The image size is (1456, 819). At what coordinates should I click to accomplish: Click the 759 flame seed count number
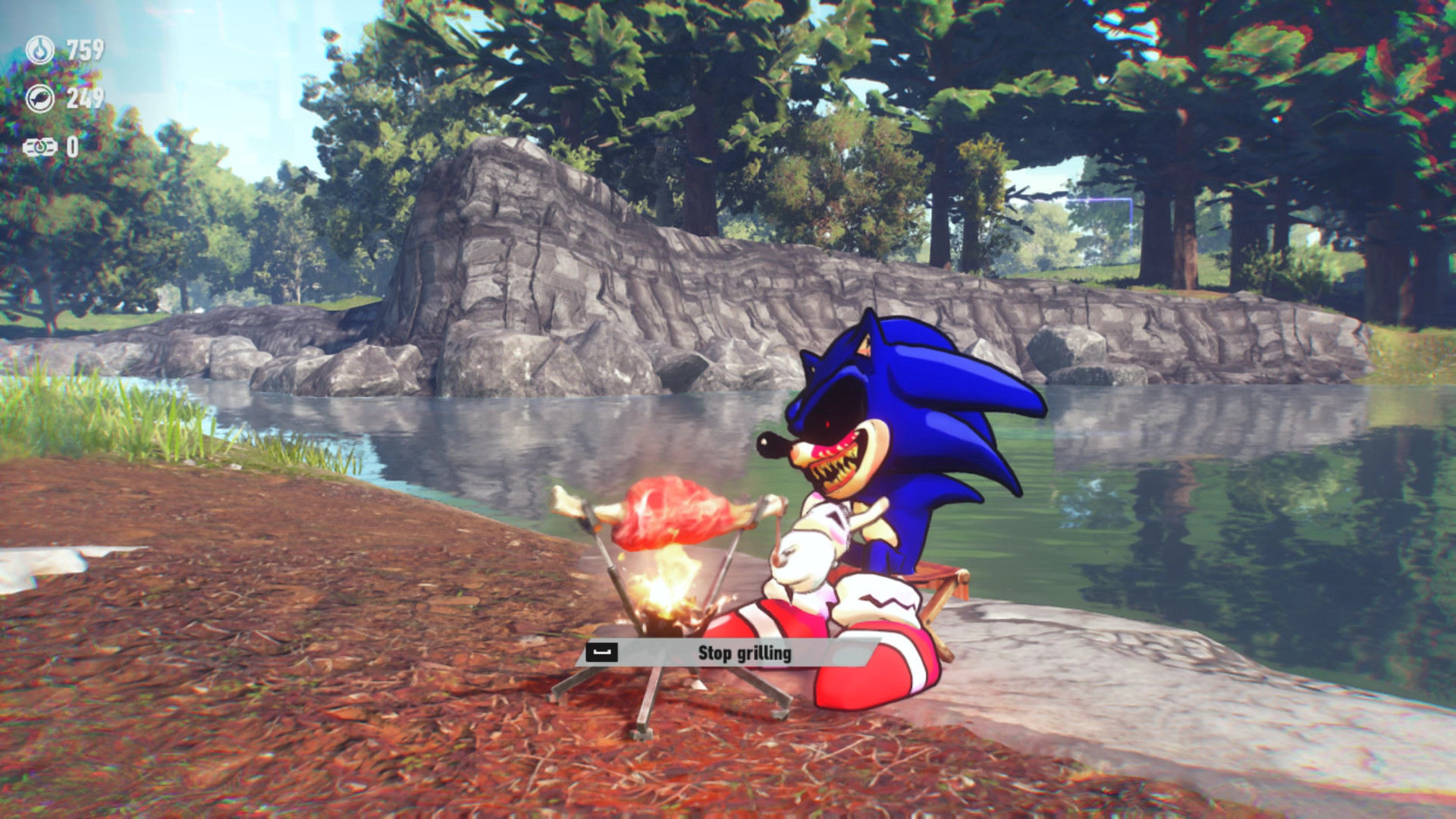(x=86, y=49)
